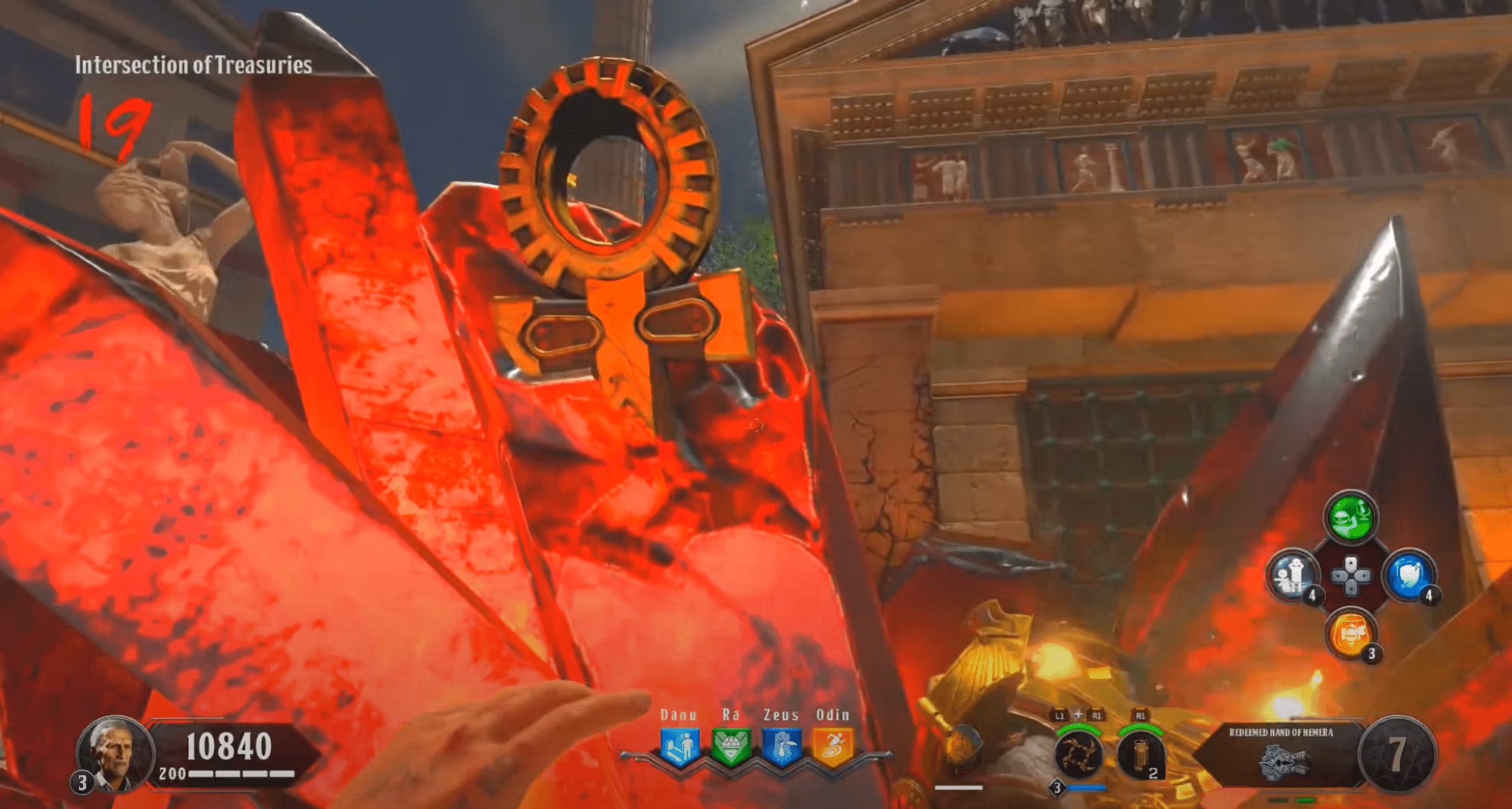
Task: Activate the orange elixir with count 3
Action: click(x=1350, y=633)
